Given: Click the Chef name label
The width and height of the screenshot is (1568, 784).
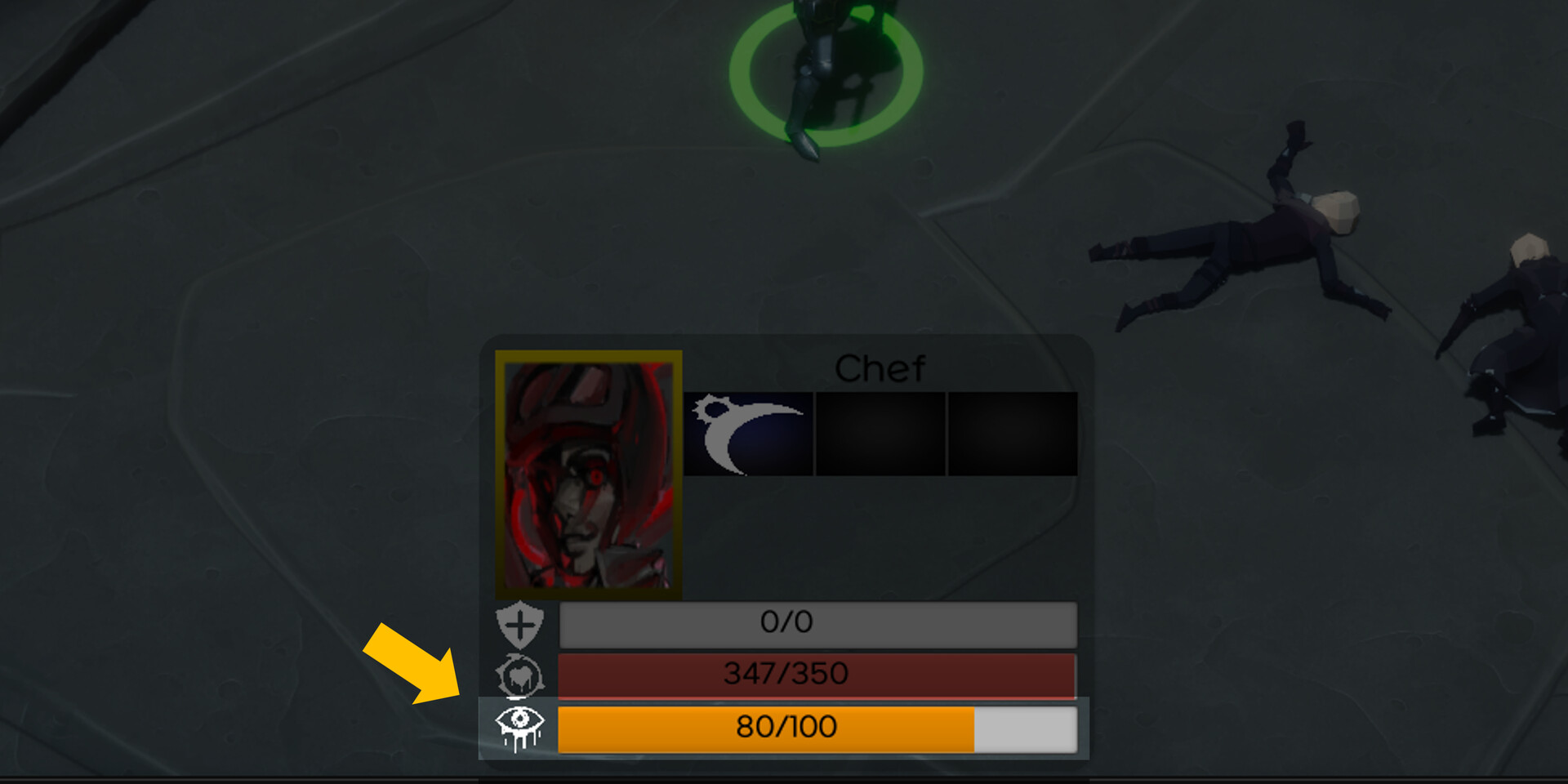Looking at the screenshot, I should click(880, 367).
